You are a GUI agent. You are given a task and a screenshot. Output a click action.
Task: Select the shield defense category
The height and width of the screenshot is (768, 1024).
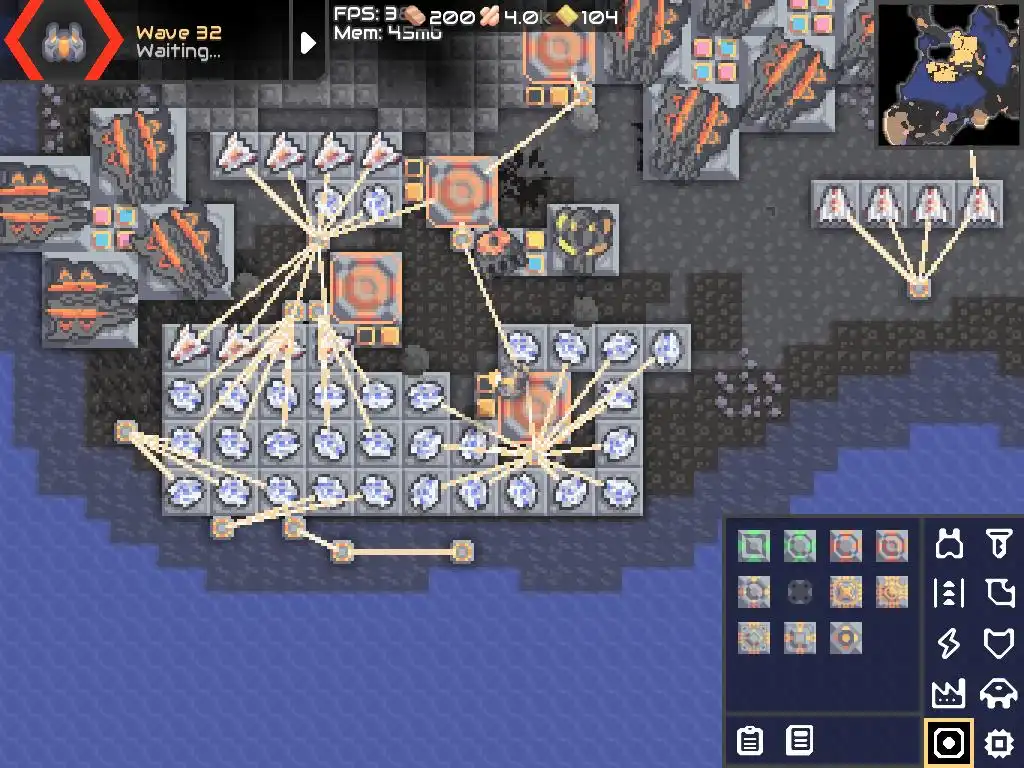[998, 643]
